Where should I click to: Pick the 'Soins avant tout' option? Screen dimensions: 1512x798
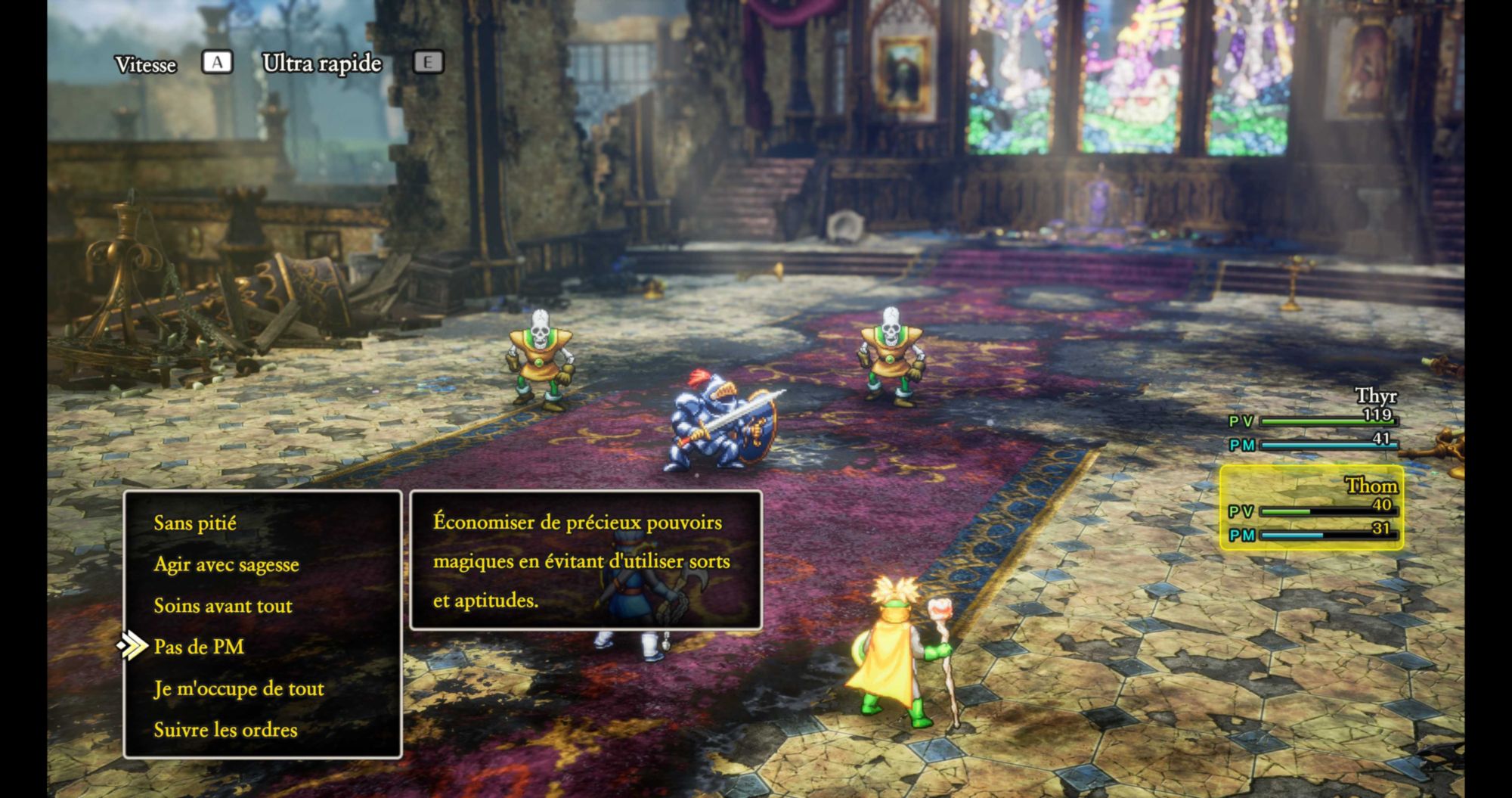point(223,606)
